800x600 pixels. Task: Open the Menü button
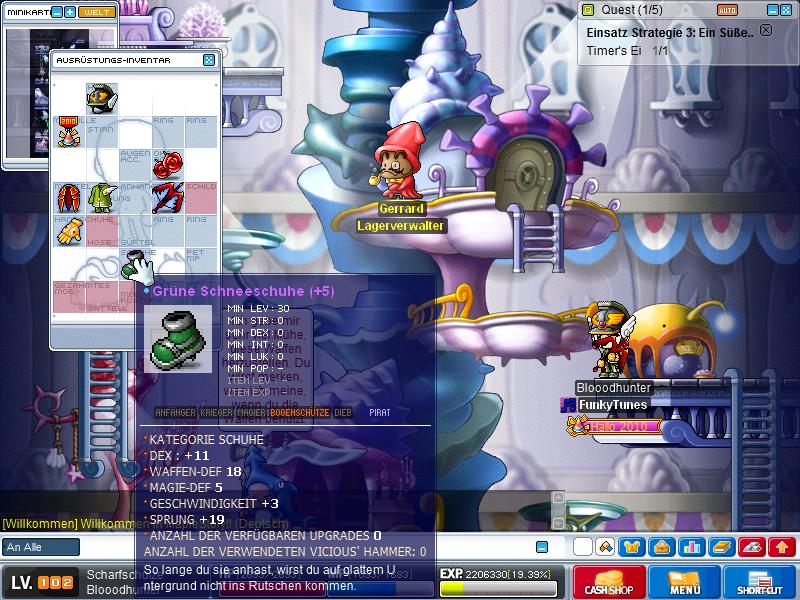(685, 582)
